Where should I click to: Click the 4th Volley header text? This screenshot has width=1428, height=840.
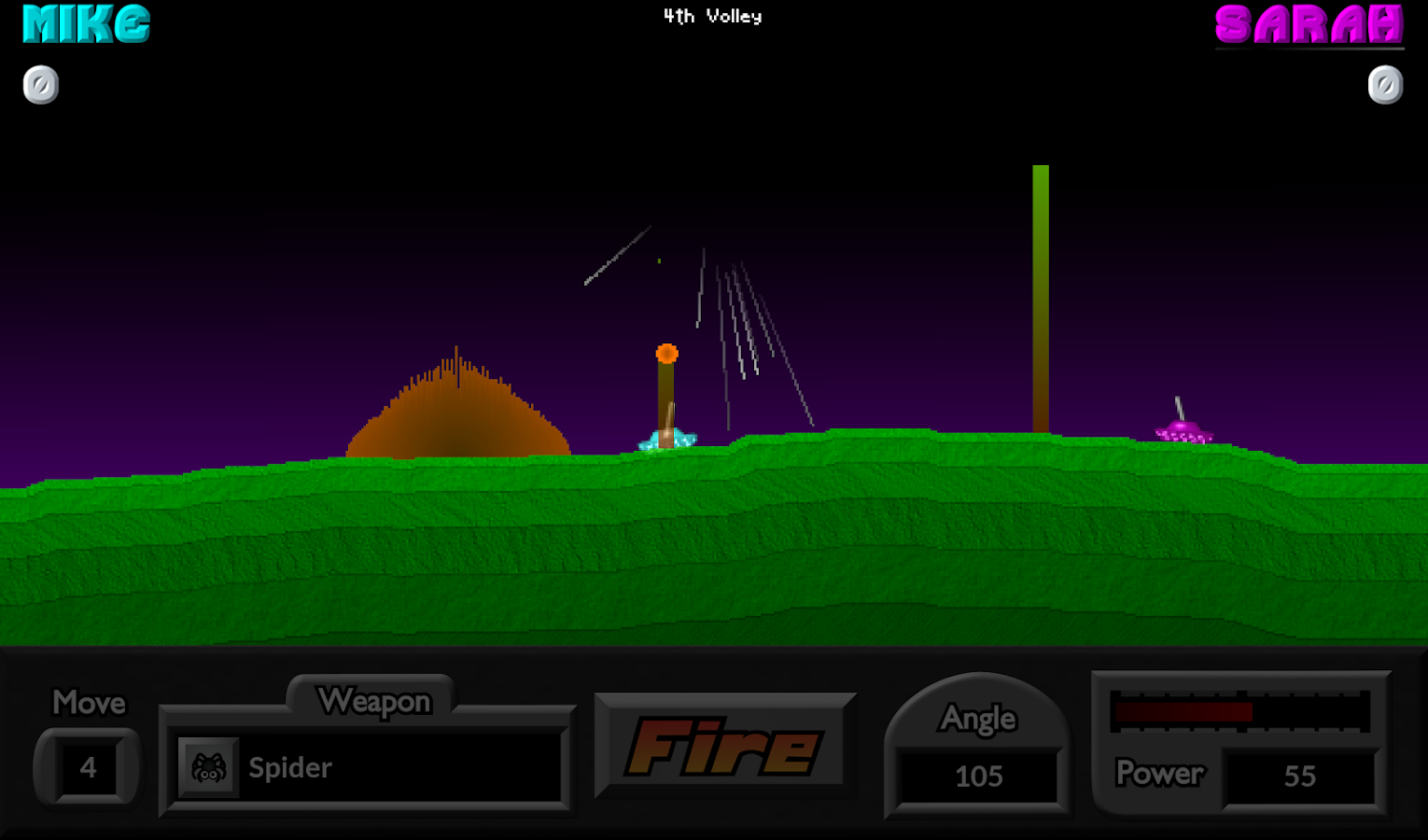pos(712,16)
